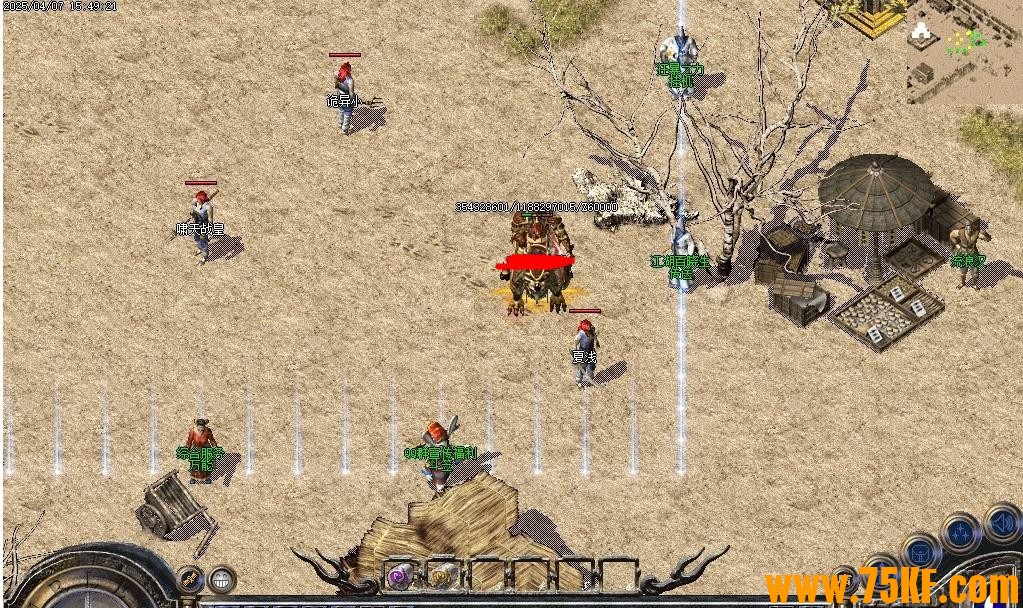Click the round grid-icon button by the orb
1023x608 pixels.
pos(221,578)
